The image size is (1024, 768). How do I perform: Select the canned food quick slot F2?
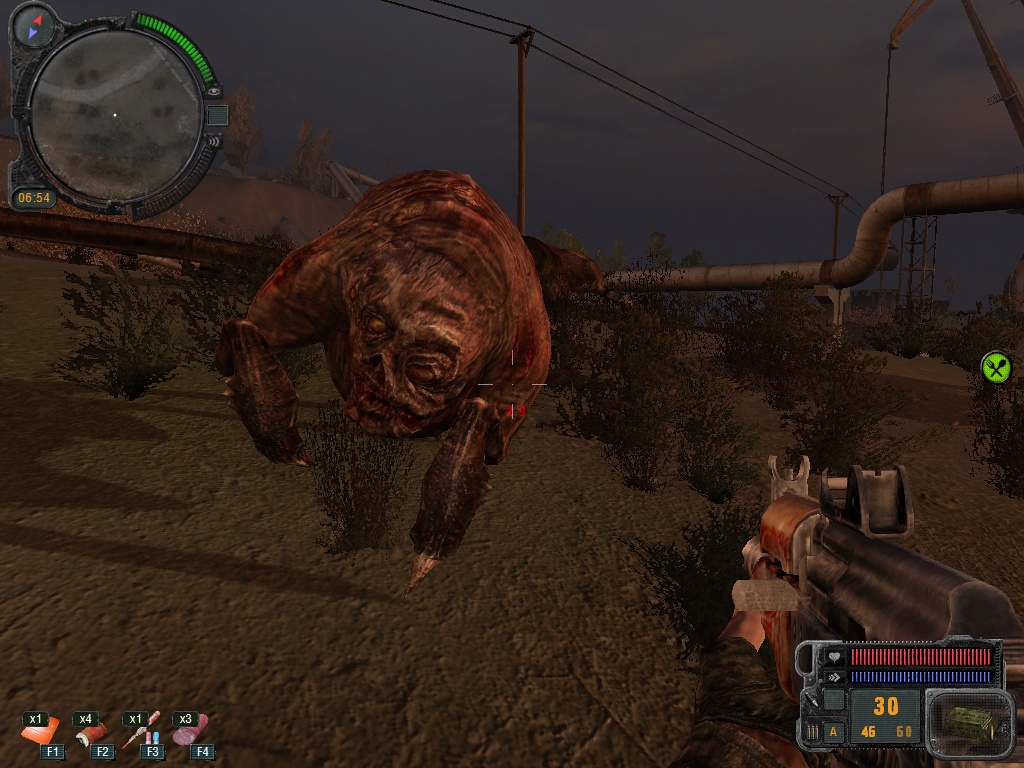coord(93,734)
